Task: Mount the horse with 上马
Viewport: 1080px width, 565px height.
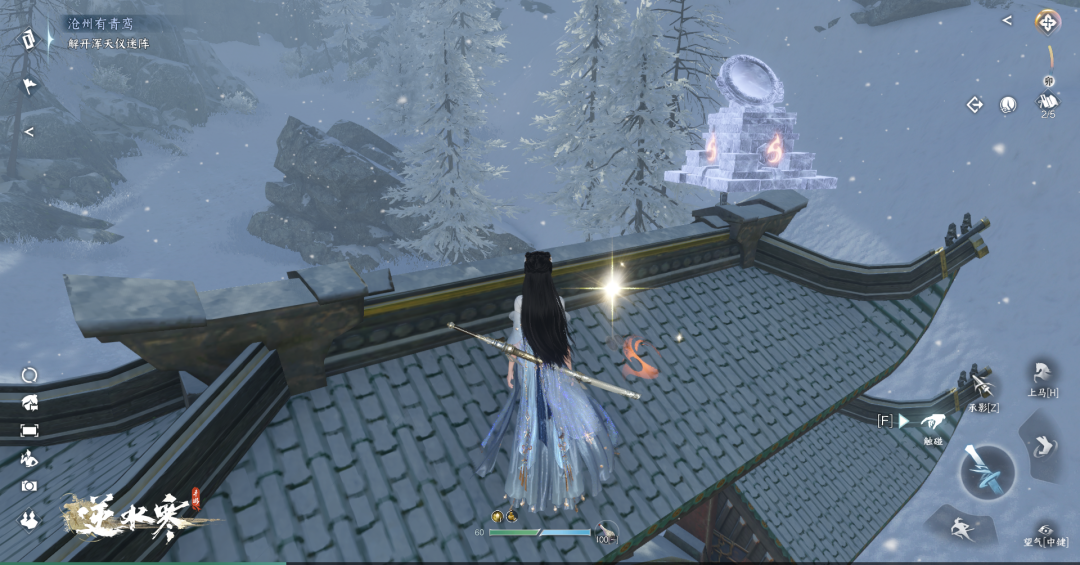Action: [1041, 375]
